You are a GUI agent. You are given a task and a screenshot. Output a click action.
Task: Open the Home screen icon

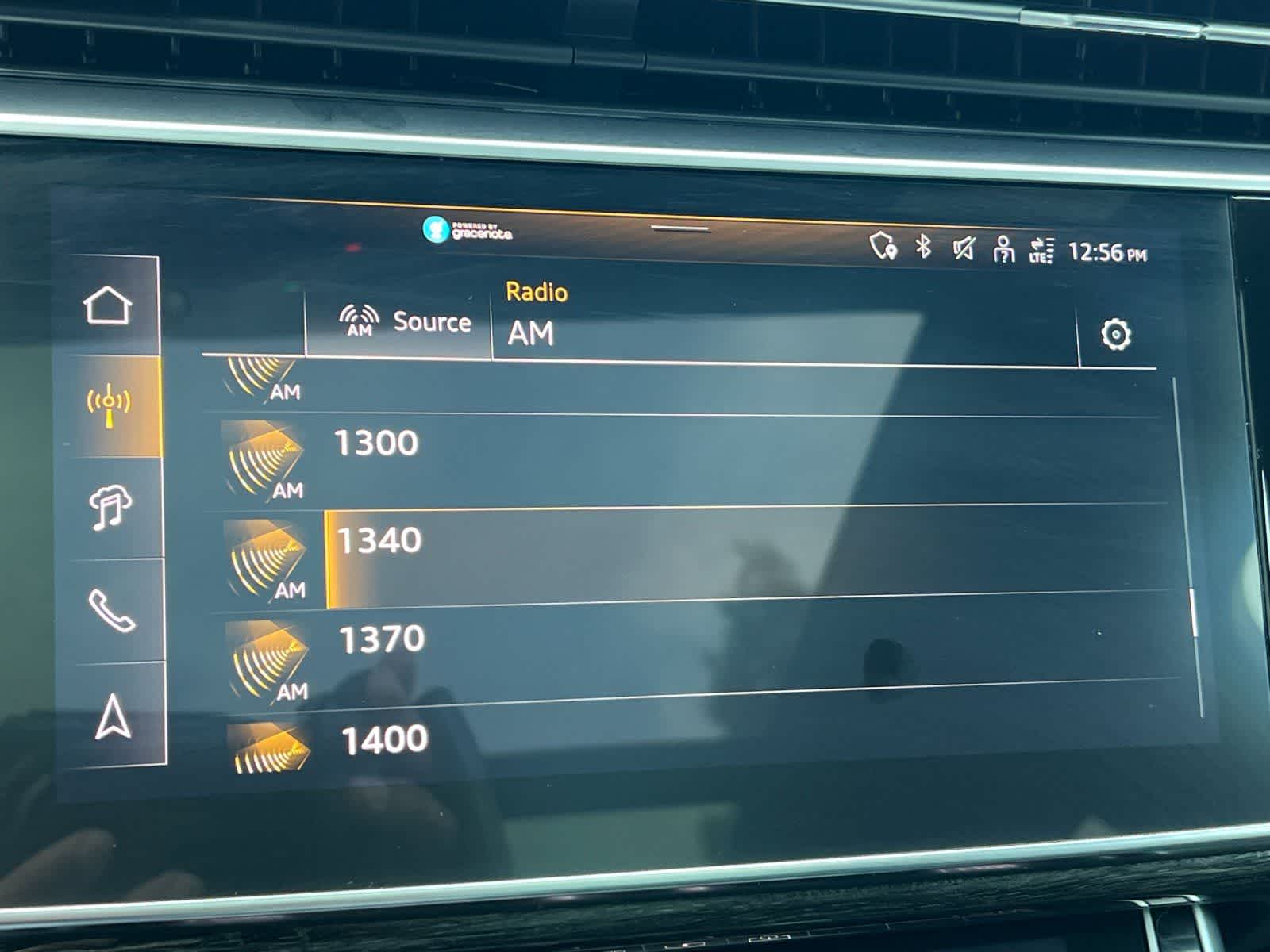click(108, 305)
